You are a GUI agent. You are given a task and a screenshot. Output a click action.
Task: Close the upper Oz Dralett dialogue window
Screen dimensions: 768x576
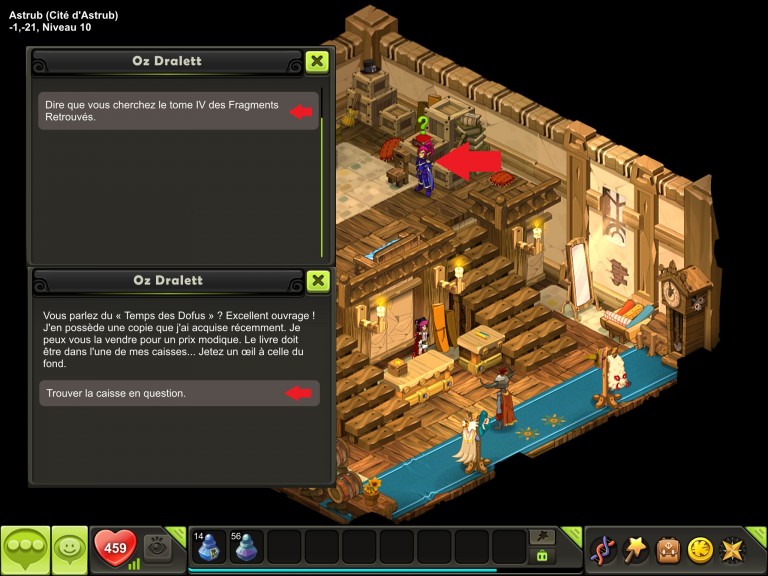point(317,61)
